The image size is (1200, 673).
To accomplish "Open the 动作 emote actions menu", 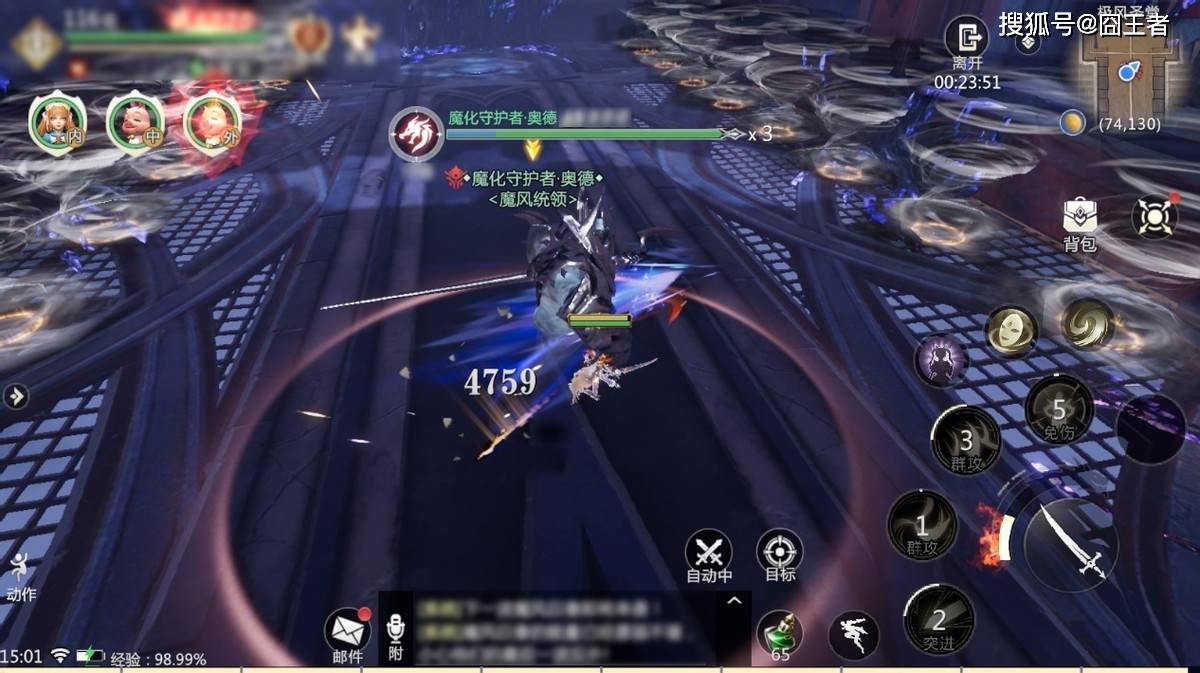I will tap(20, 575).
